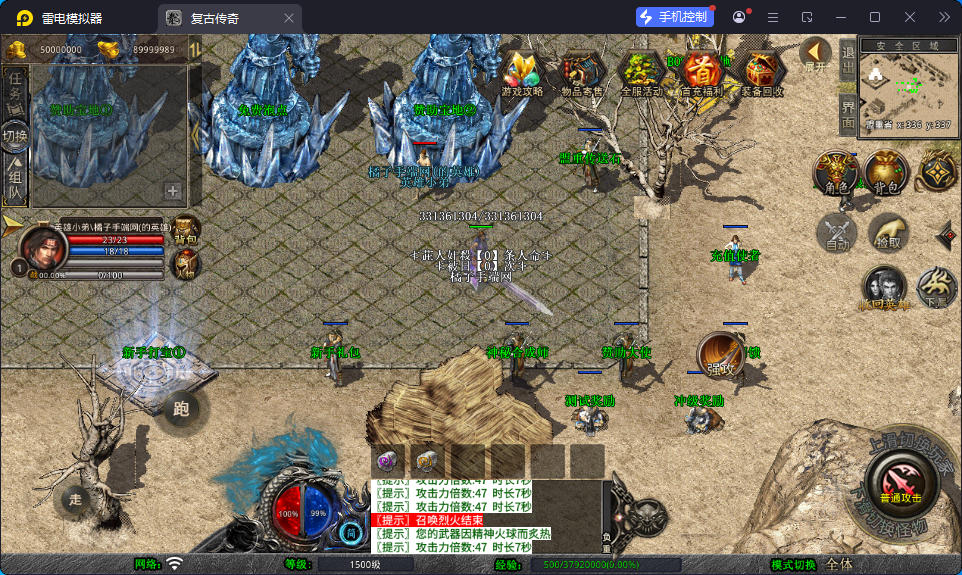Click the 展开 expand arrow button
The width and height of the screenshot is (962, 575).
816,53
